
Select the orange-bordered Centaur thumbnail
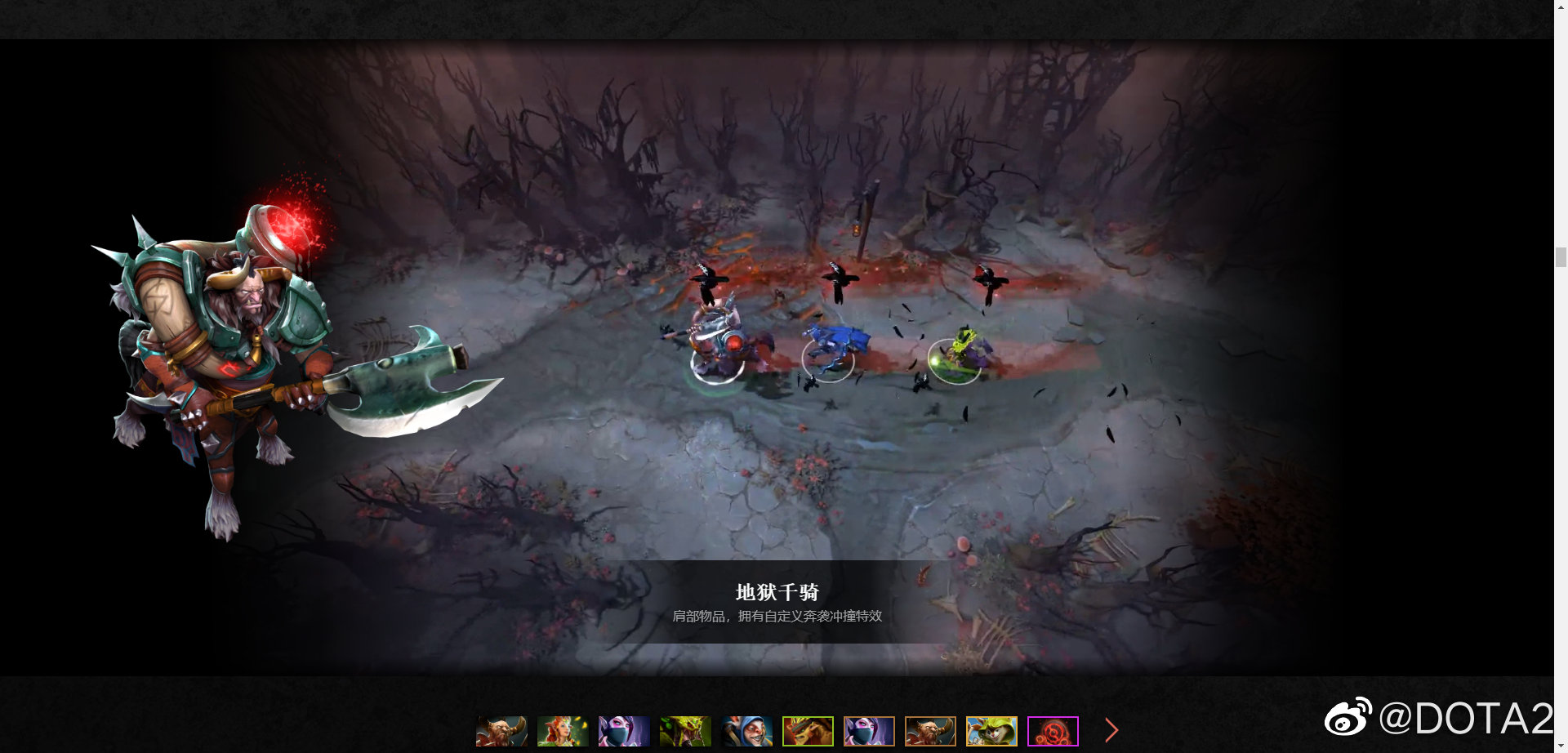930,732
